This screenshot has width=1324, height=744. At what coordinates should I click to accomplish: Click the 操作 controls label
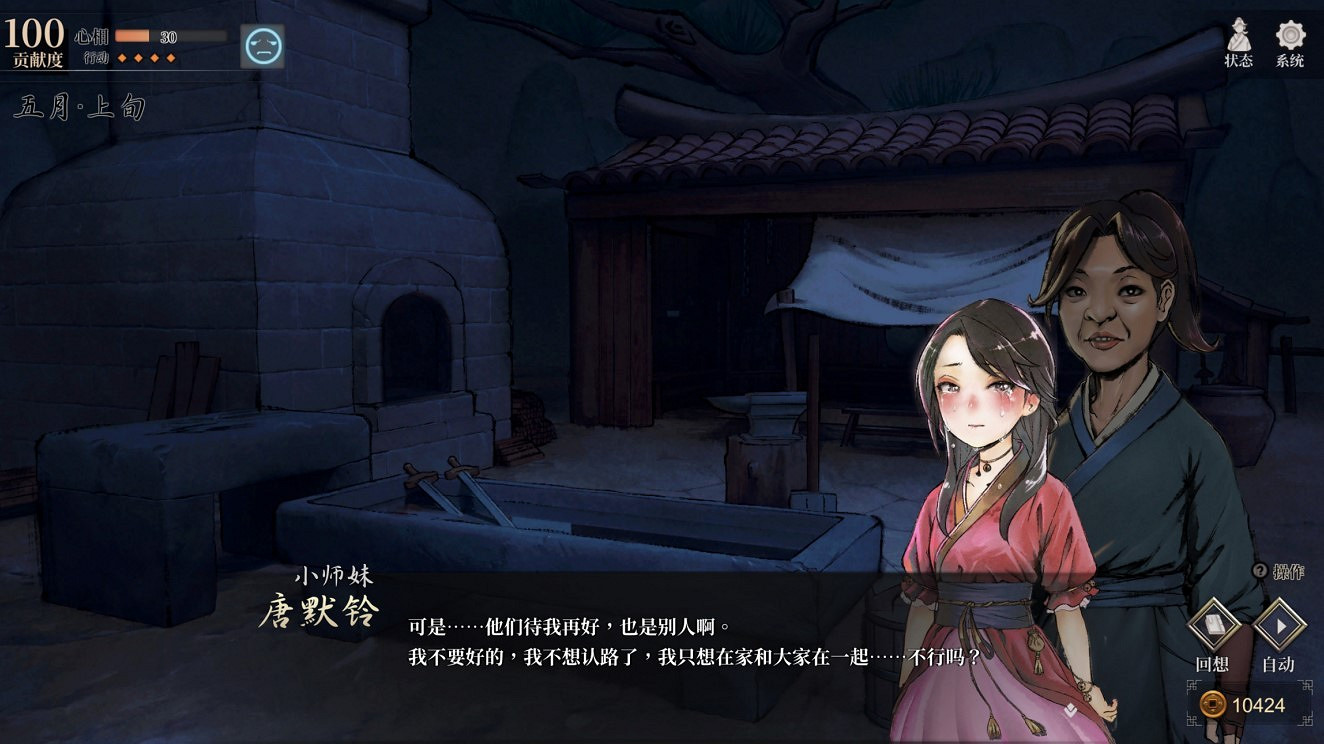coord(1289,570)
